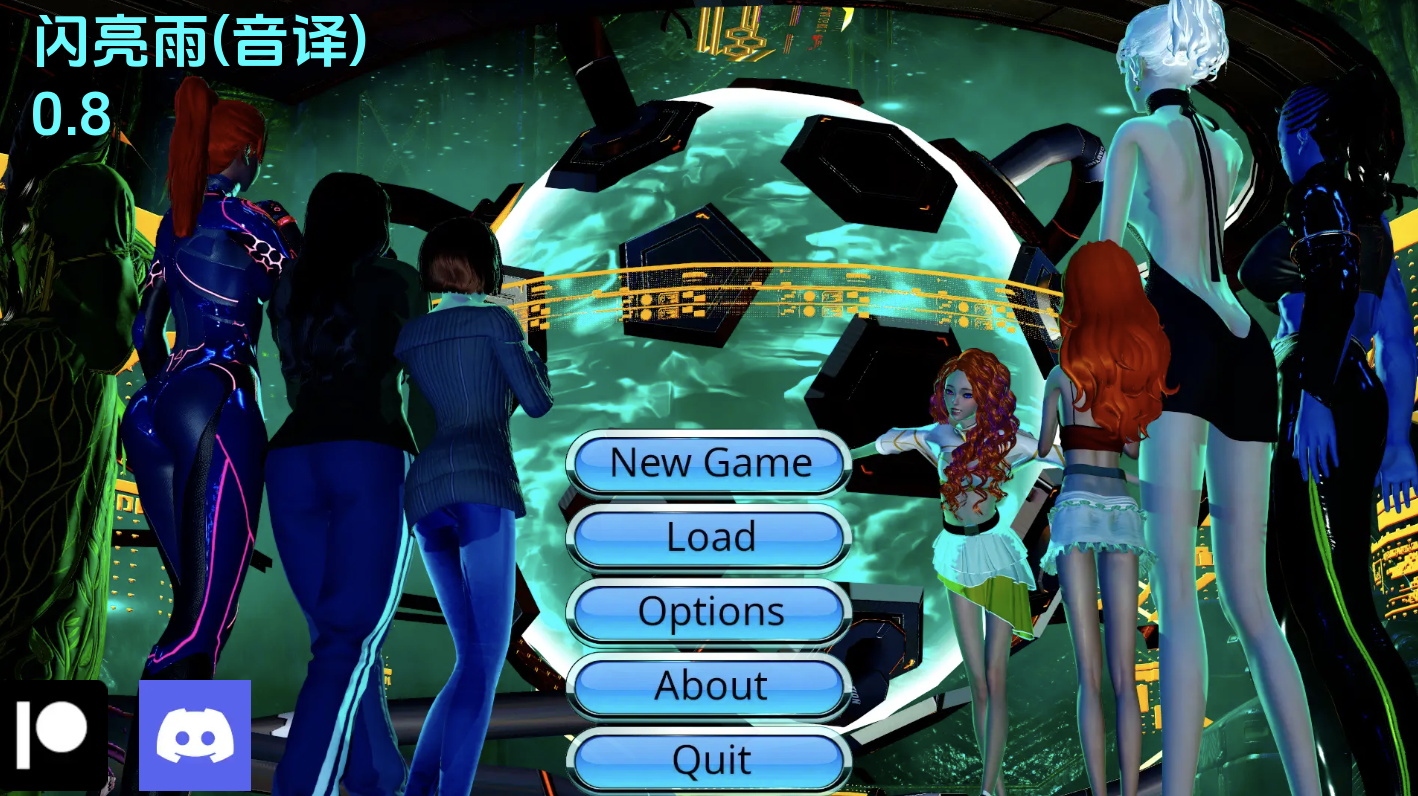Open the Options screen
The width and height of the screenshot is (1418, 796).
pyautogui.click(x=708, y=611)
